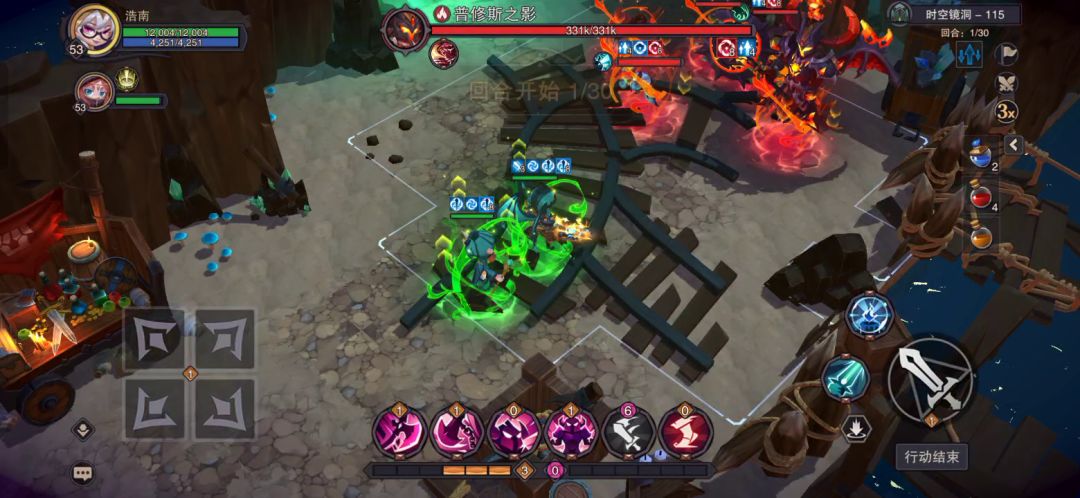
Task: Use the orange potion
Action: tap(982, 238)
